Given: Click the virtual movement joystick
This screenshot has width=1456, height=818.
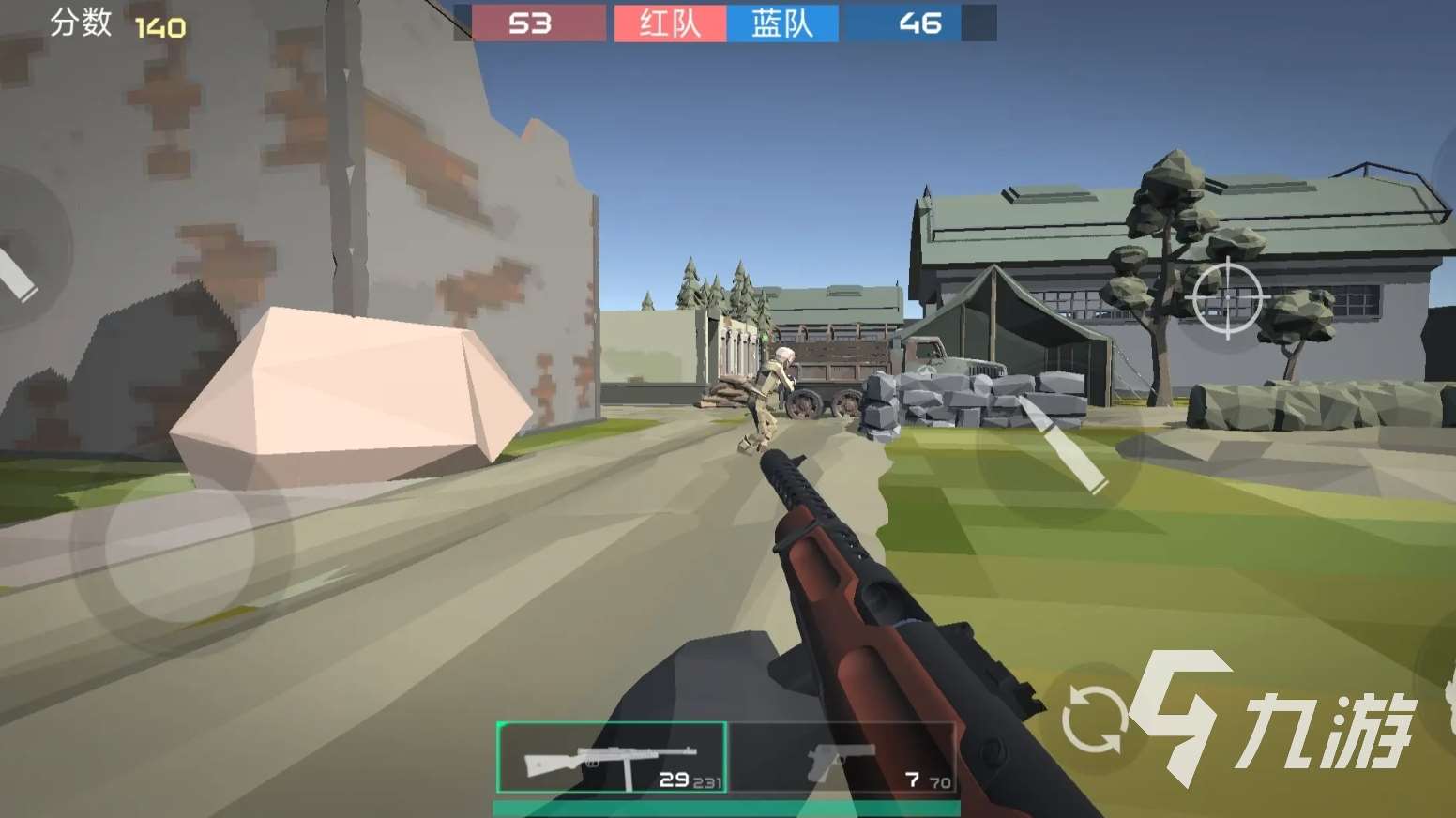Looking at the screenshot, I should click(181, 547).
